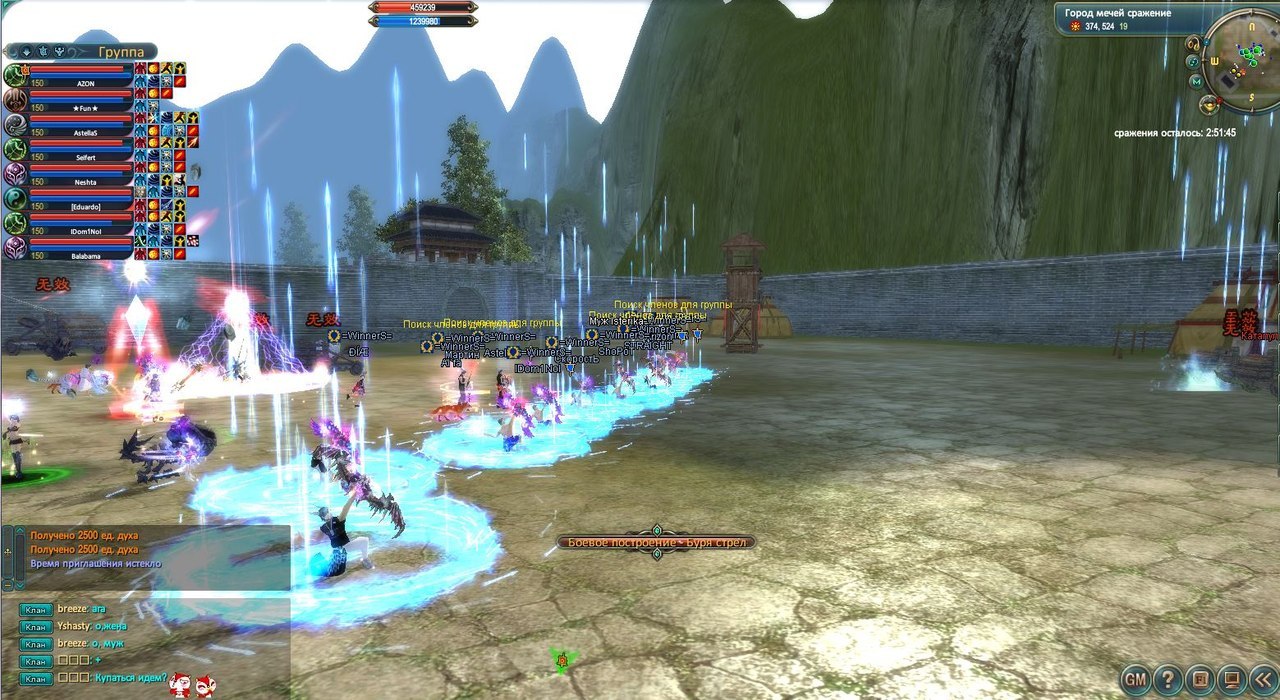Open the help question mark button

coord(1167,680)
